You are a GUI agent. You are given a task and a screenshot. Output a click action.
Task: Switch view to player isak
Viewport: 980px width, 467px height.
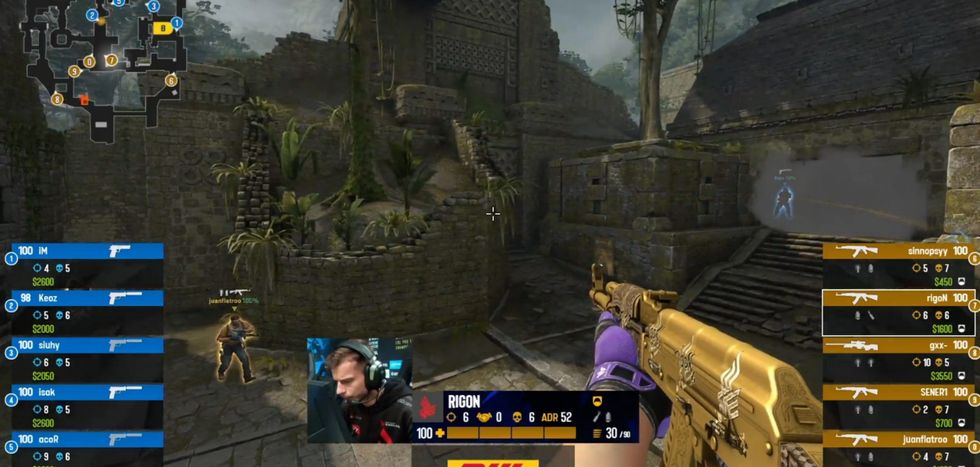[86, 400]
